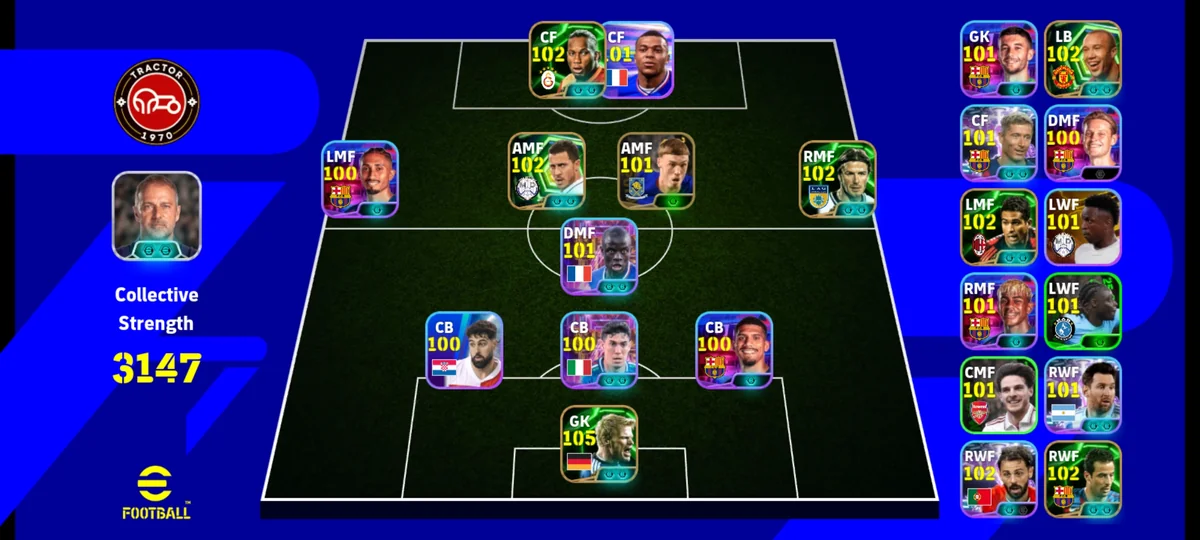Viewport: 1200px width, 540px height.
Task: Pick the RWF 102 Portugal card
Action: pyautogui.click(x=999, y=479)
